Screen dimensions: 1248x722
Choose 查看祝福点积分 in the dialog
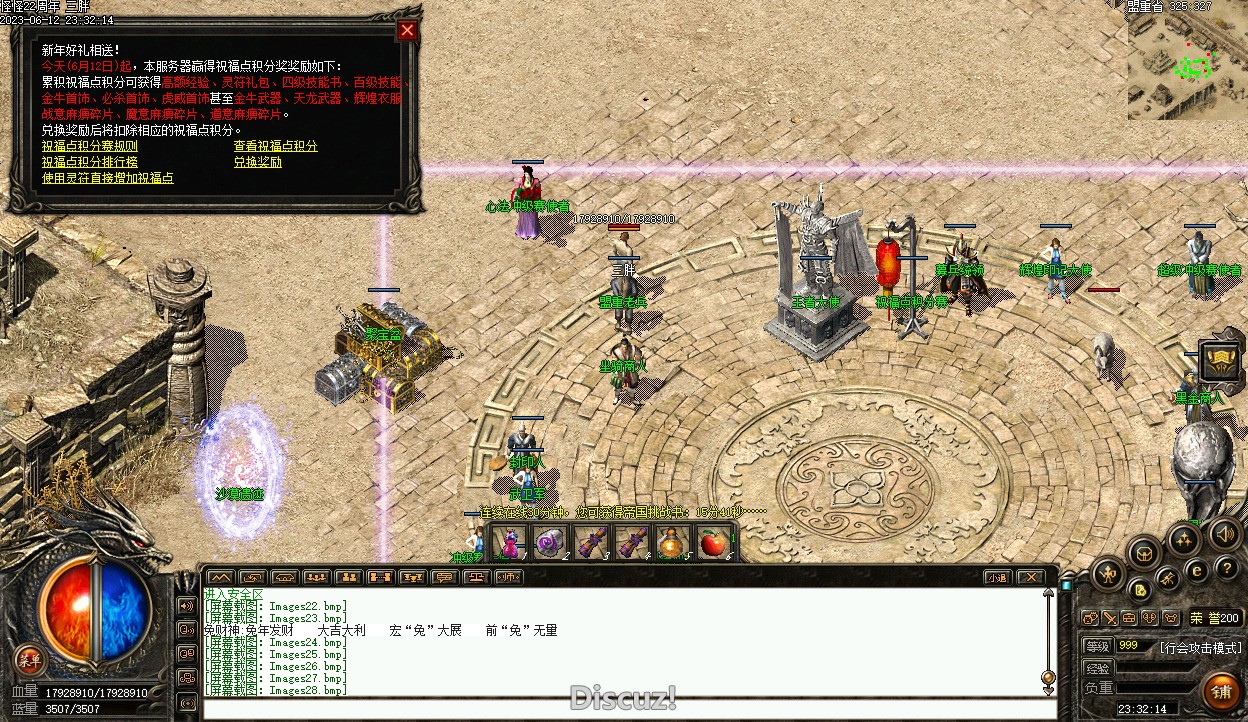pos(275,146)
